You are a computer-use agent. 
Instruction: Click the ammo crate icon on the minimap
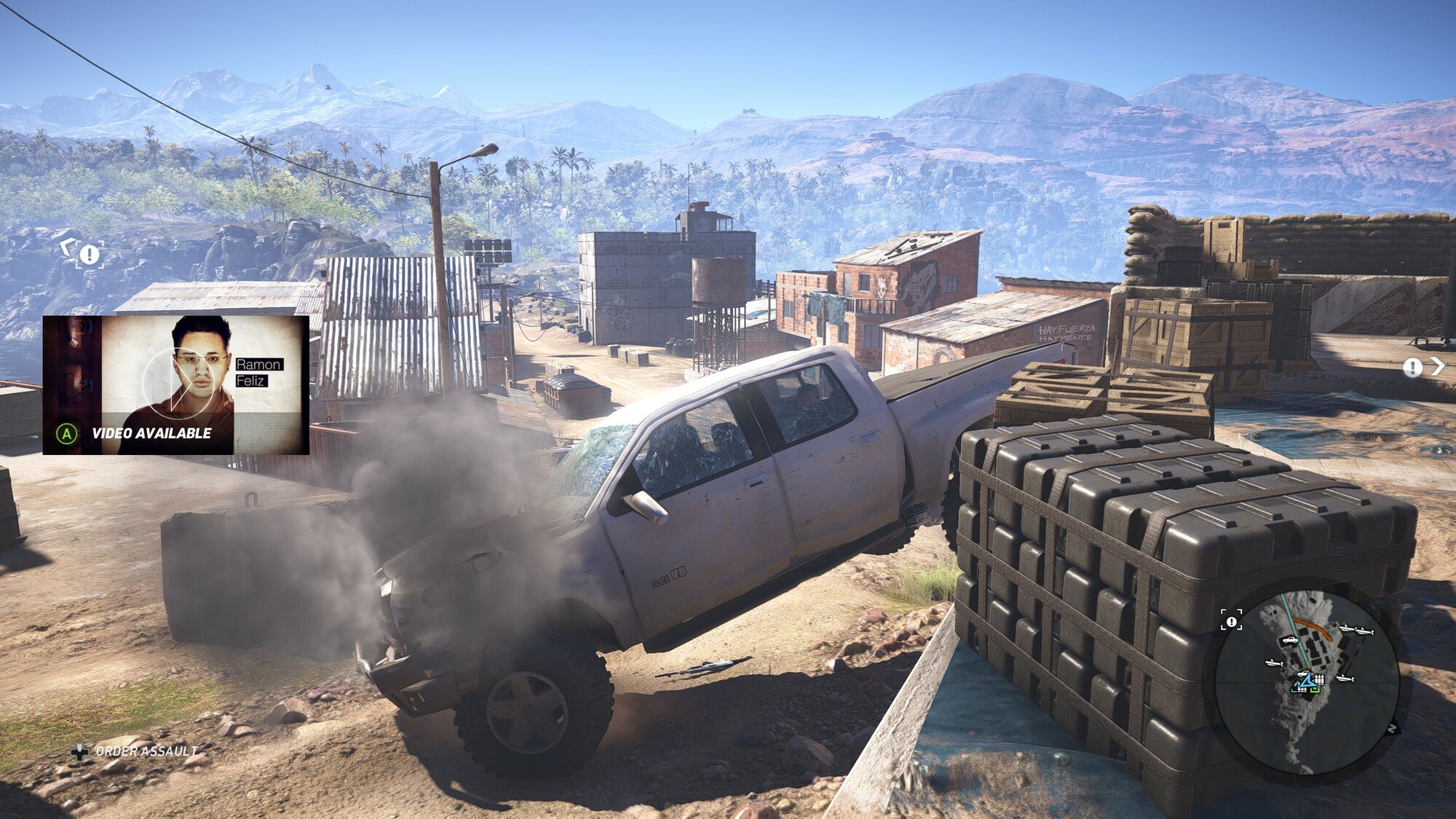click(x=1319, y=679)
